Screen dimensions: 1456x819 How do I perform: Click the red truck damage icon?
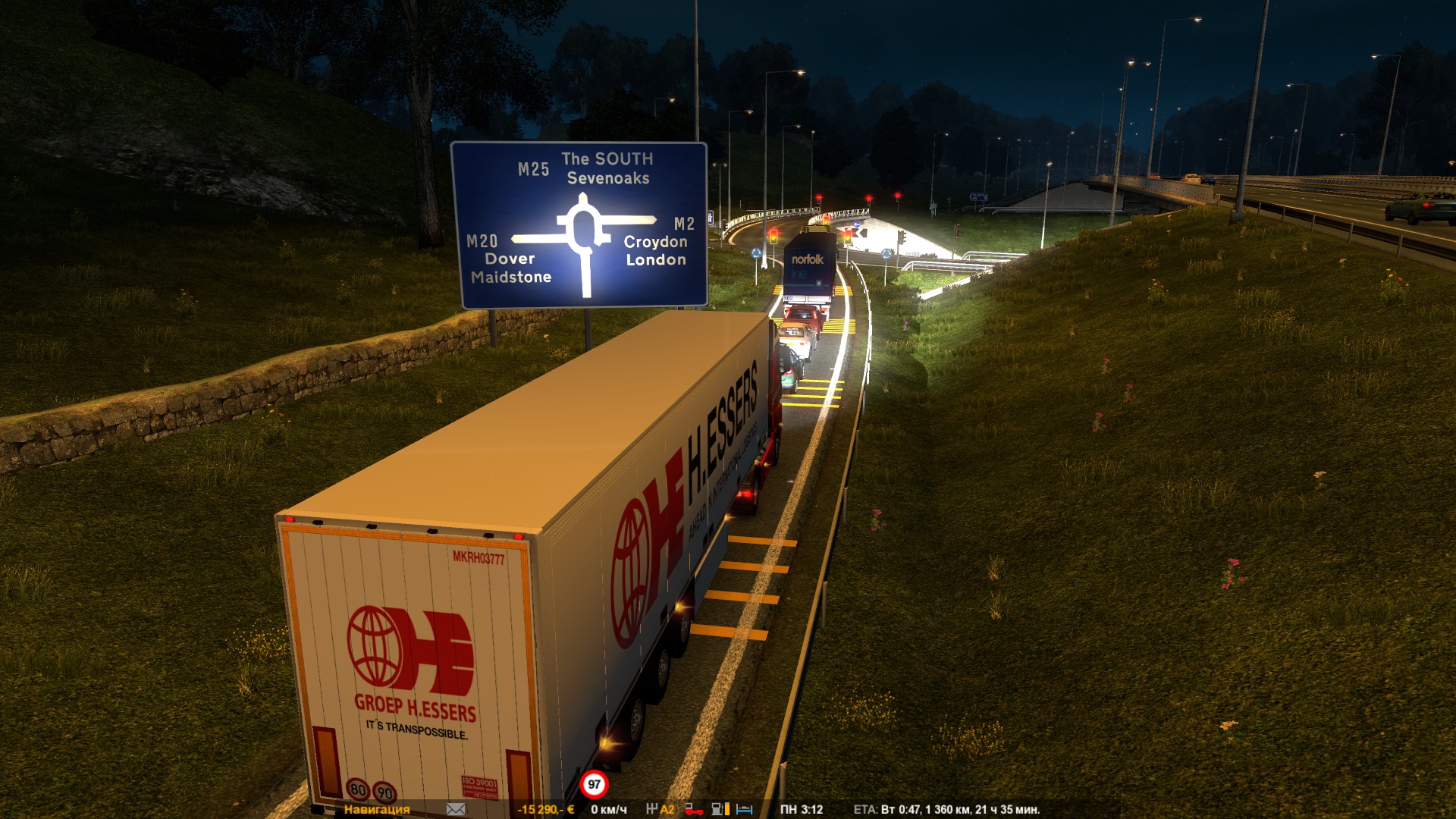[693, 809]
